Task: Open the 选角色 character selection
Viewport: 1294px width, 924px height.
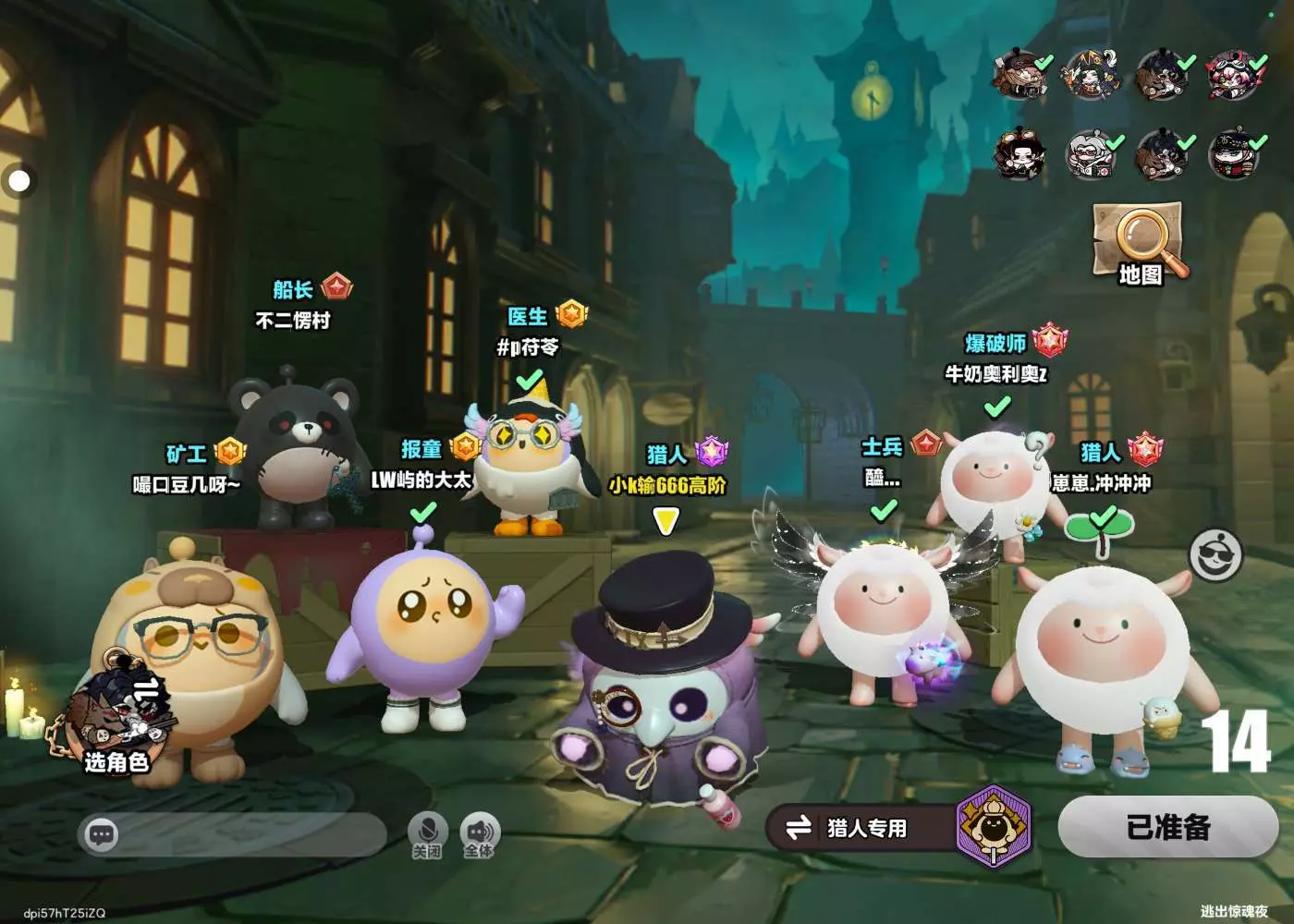Action: (116, 721)
